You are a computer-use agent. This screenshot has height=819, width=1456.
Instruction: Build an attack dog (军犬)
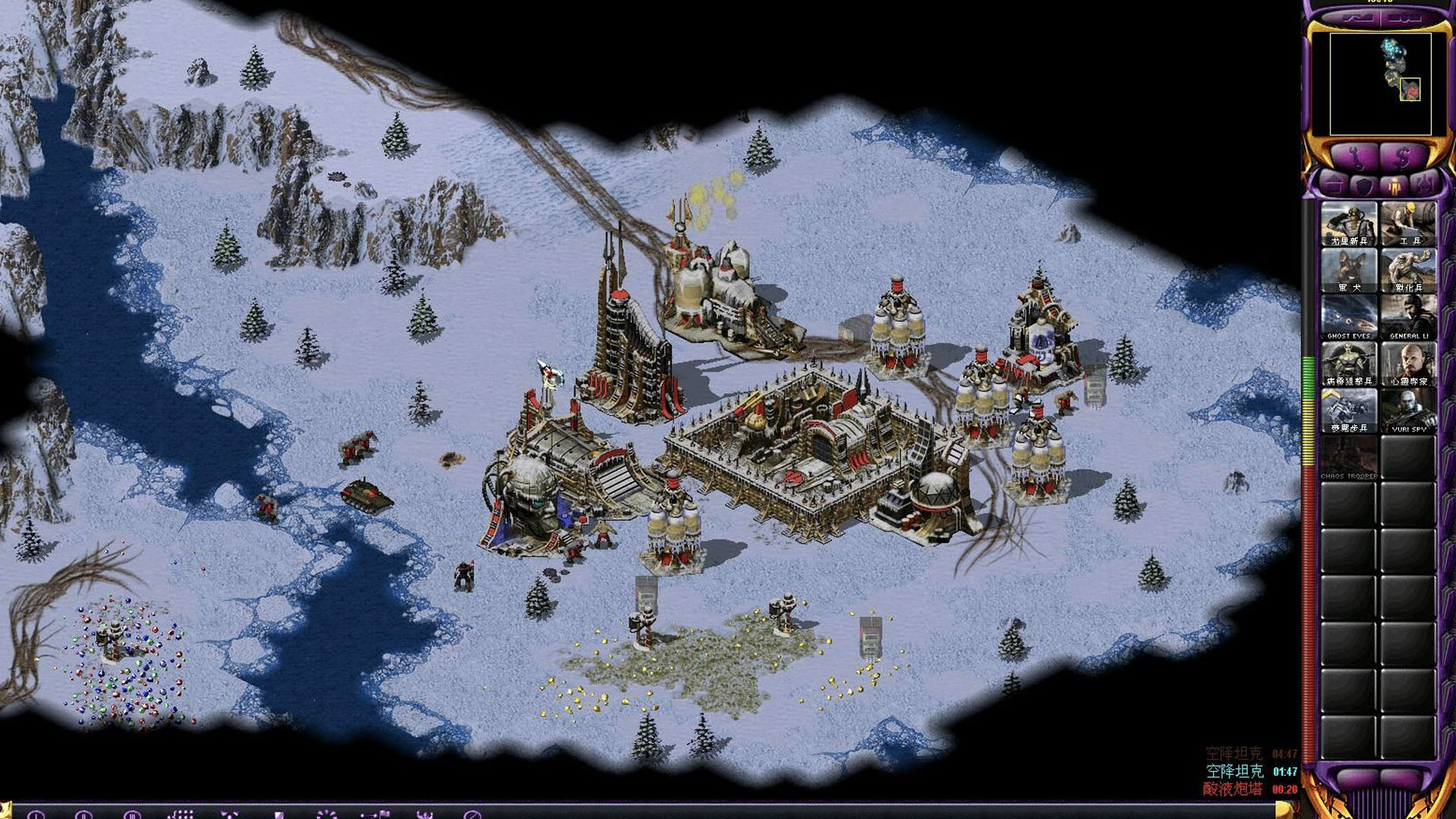[x=1348, y=271]
